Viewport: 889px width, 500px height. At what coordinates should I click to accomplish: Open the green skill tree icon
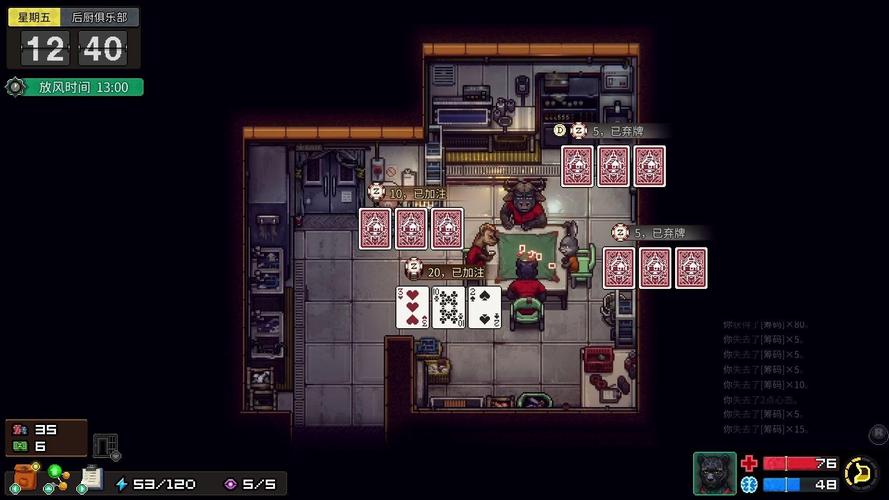coord(56,478)
